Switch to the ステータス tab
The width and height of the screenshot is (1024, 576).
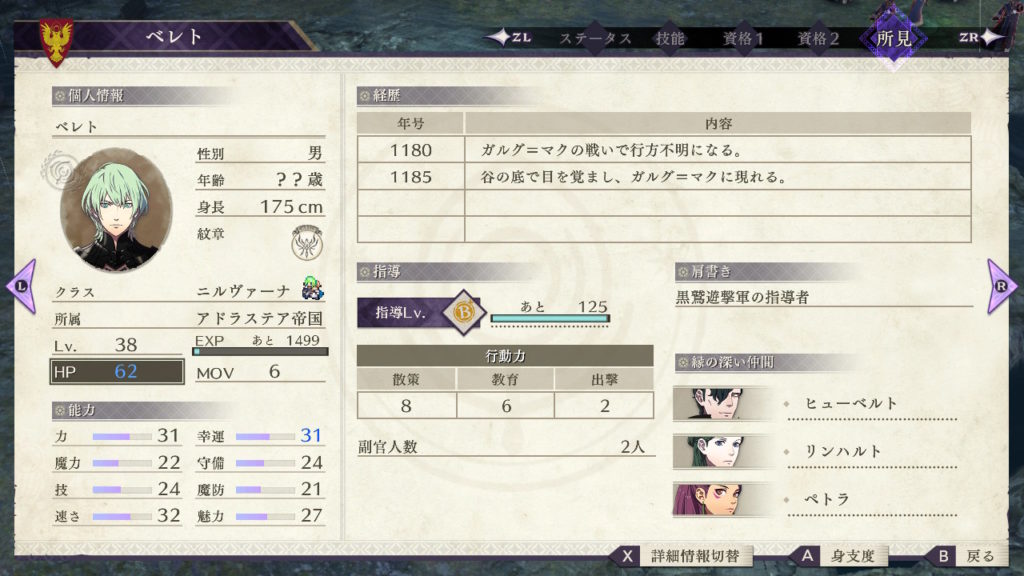tap(595, 38)
